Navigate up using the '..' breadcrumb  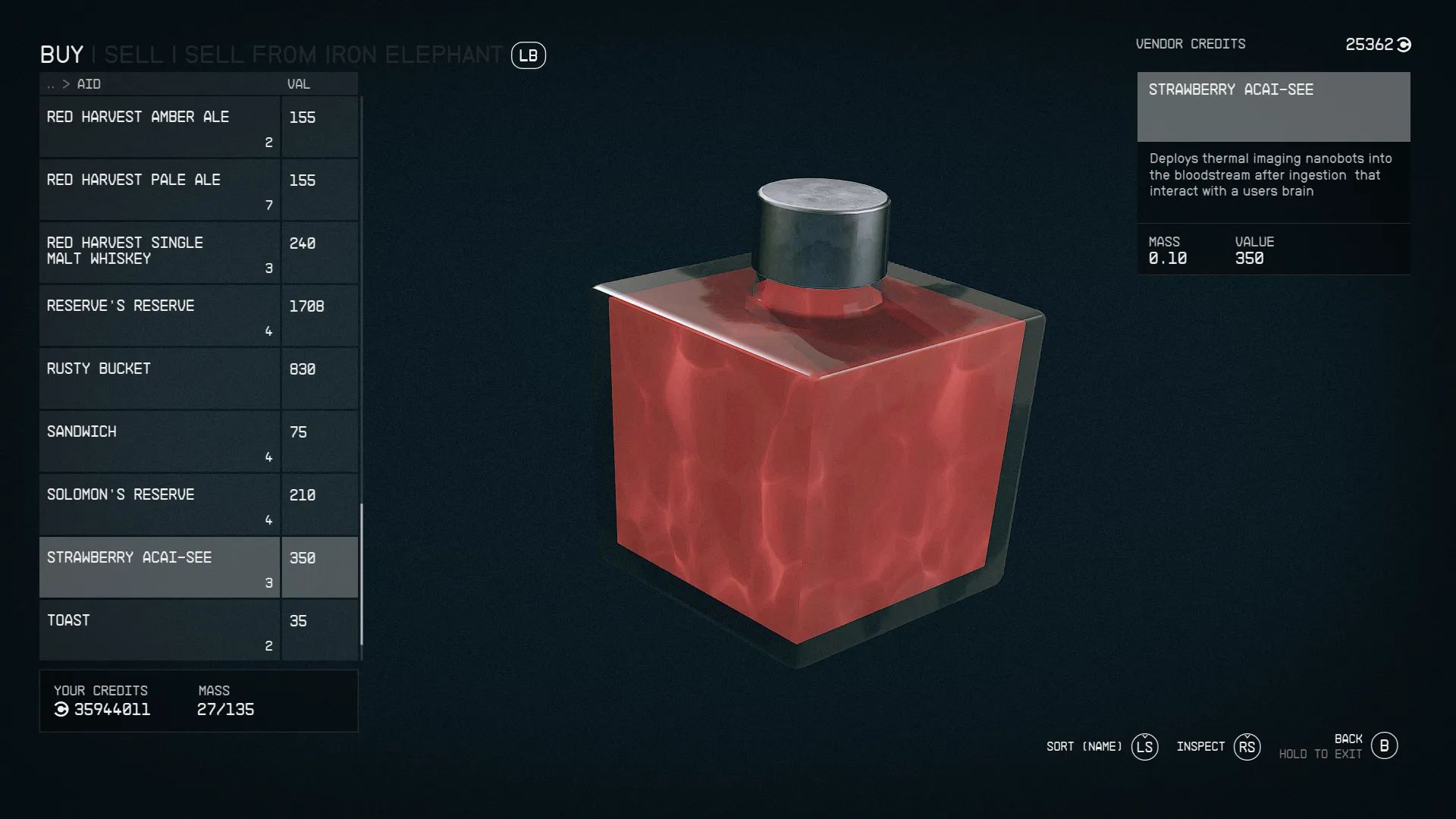[x=51, y=84]
